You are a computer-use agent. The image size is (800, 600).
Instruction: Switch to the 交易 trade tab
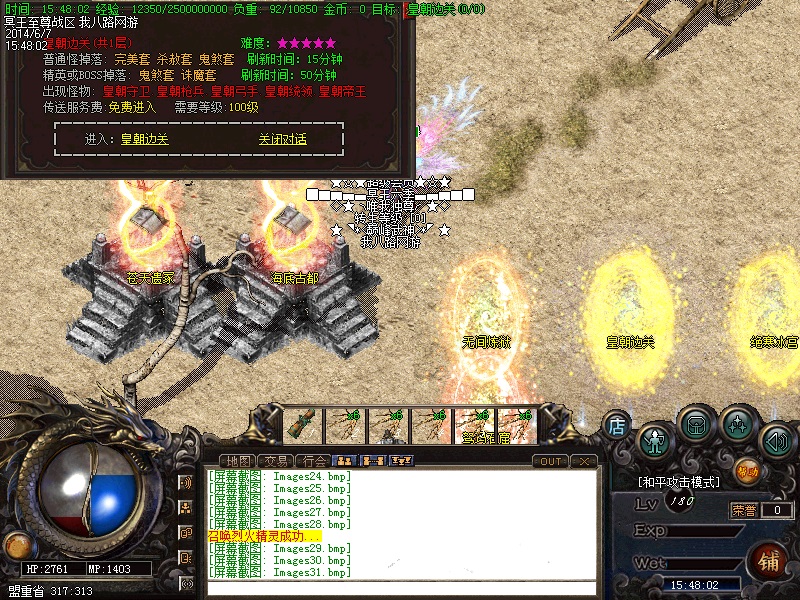[278, 461]
